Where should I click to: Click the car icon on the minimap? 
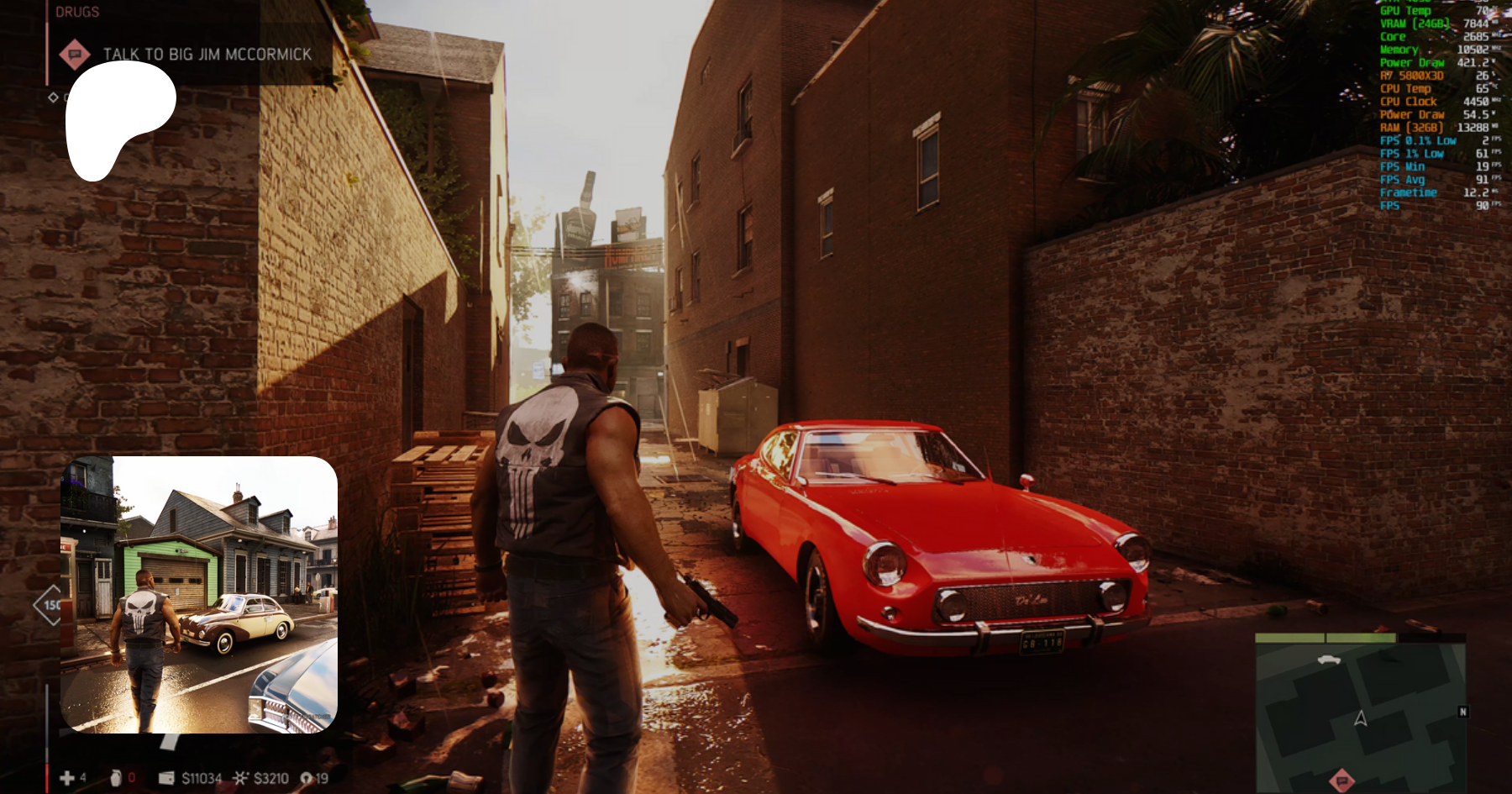pyautogui.click(x=1329, y=660)
